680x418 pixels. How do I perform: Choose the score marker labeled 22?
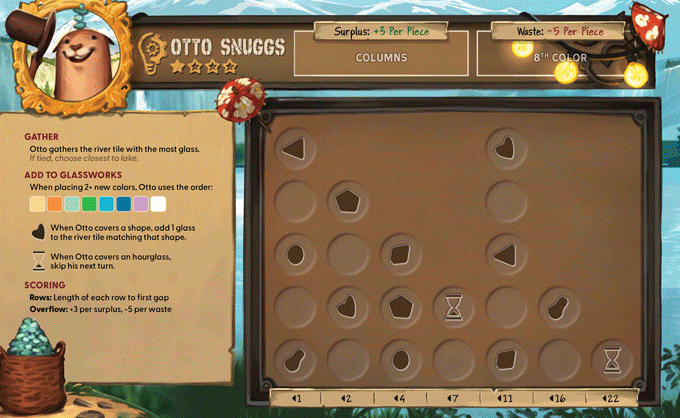coord(610,399)
